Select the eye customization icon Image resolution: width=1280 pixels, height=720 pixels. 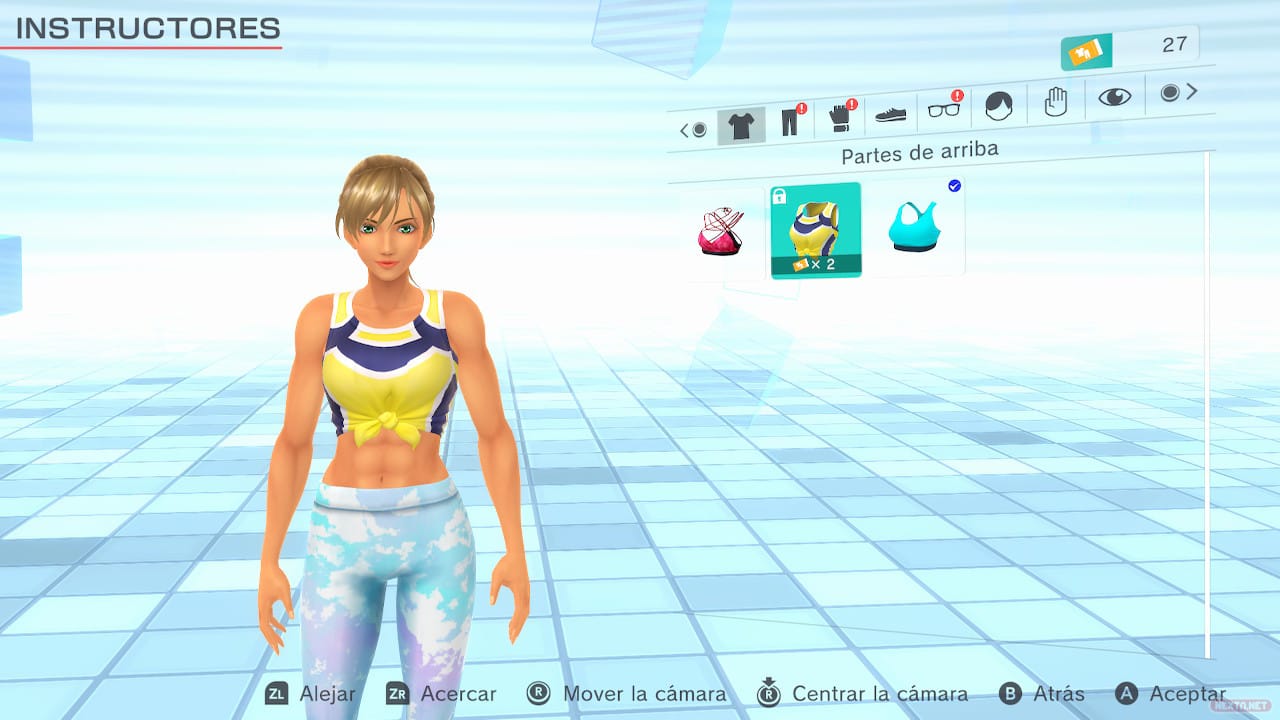point(1113,96)
